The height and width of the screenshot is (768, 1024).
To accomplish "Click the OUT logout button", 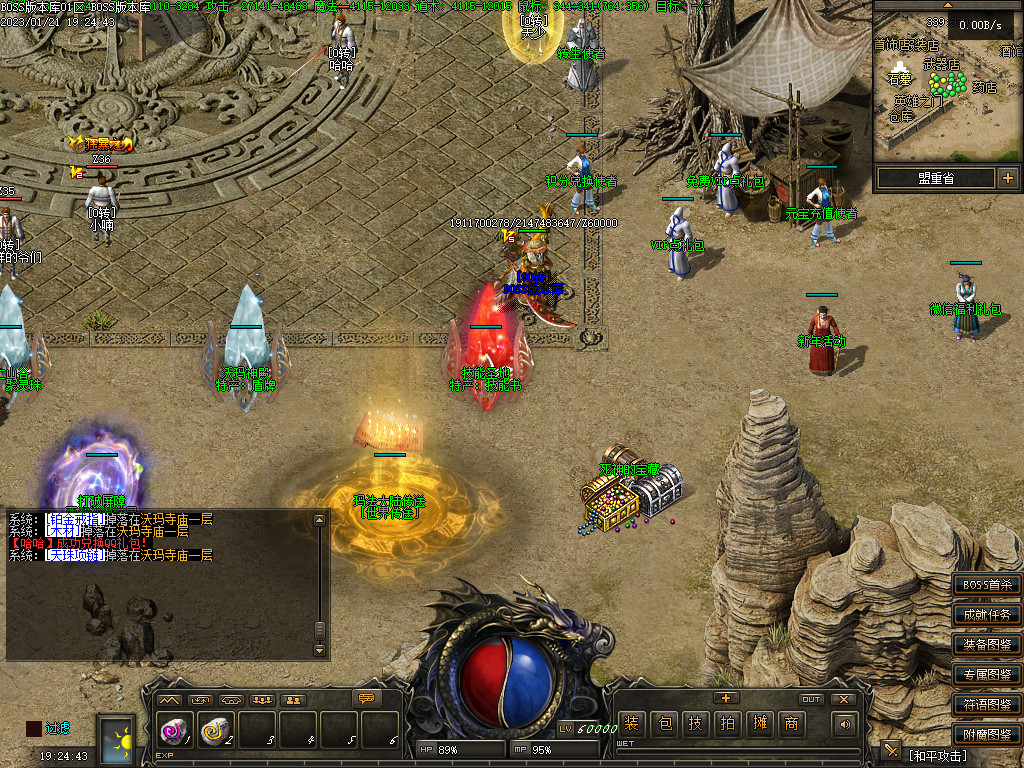I will pos(811,699).
